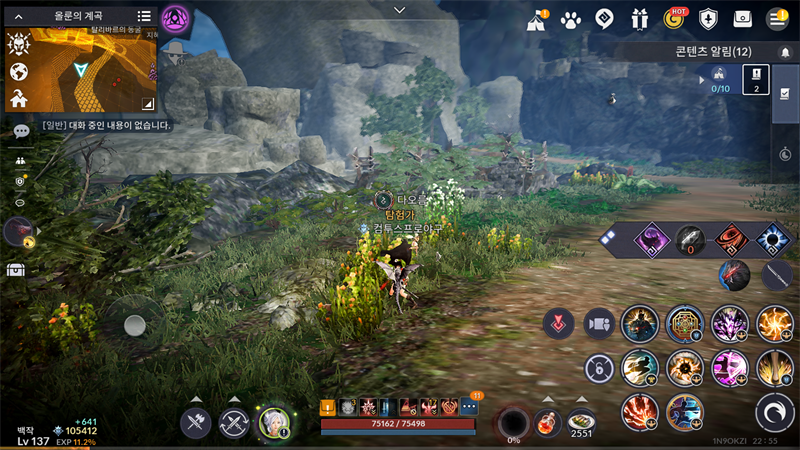This screenshot has height=450, width=800.
Task: Toggle the camera view button
Action: click(599, 324)
